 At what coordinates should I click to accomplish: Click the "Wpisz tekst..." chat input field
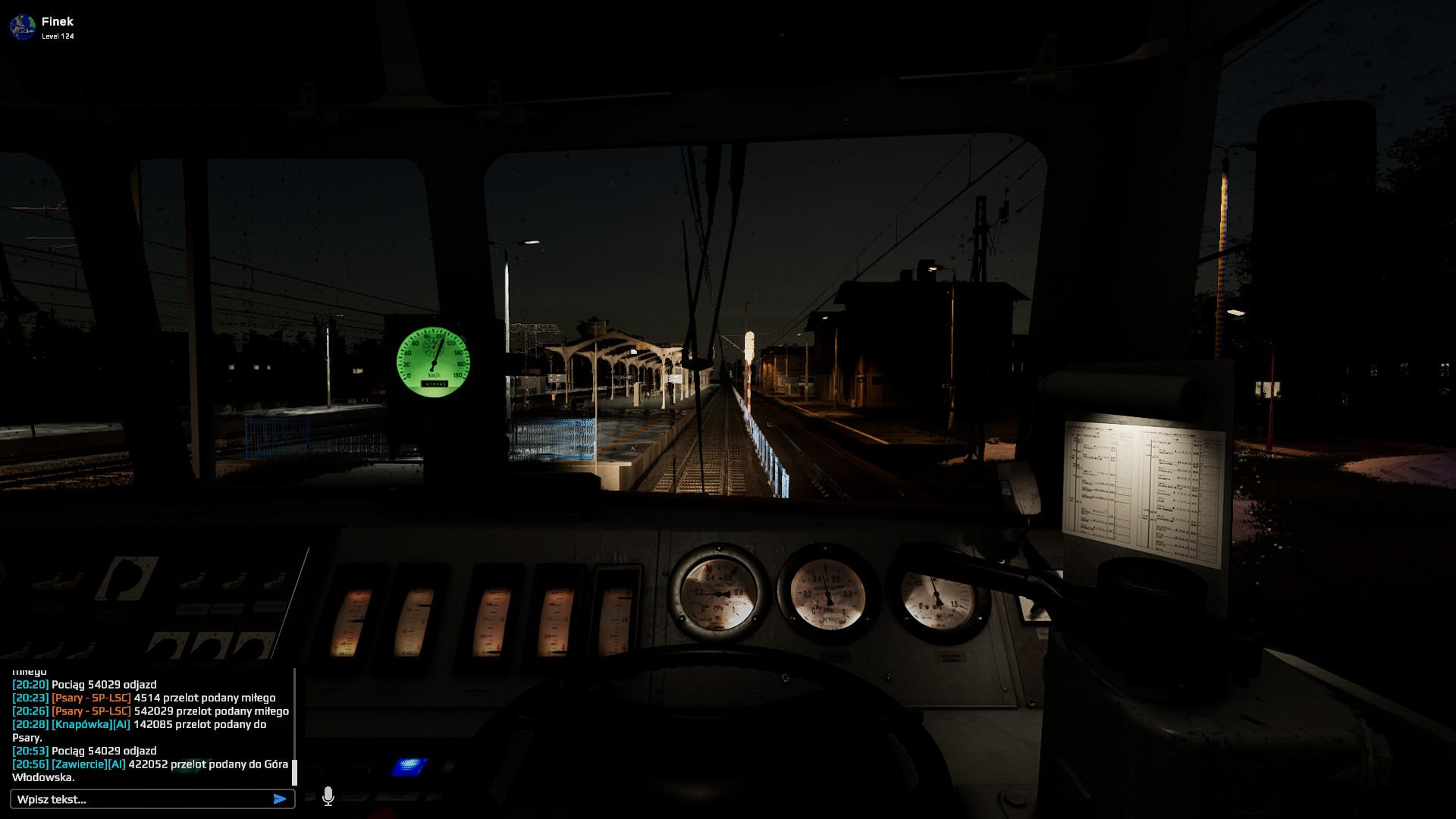(140, 799)
